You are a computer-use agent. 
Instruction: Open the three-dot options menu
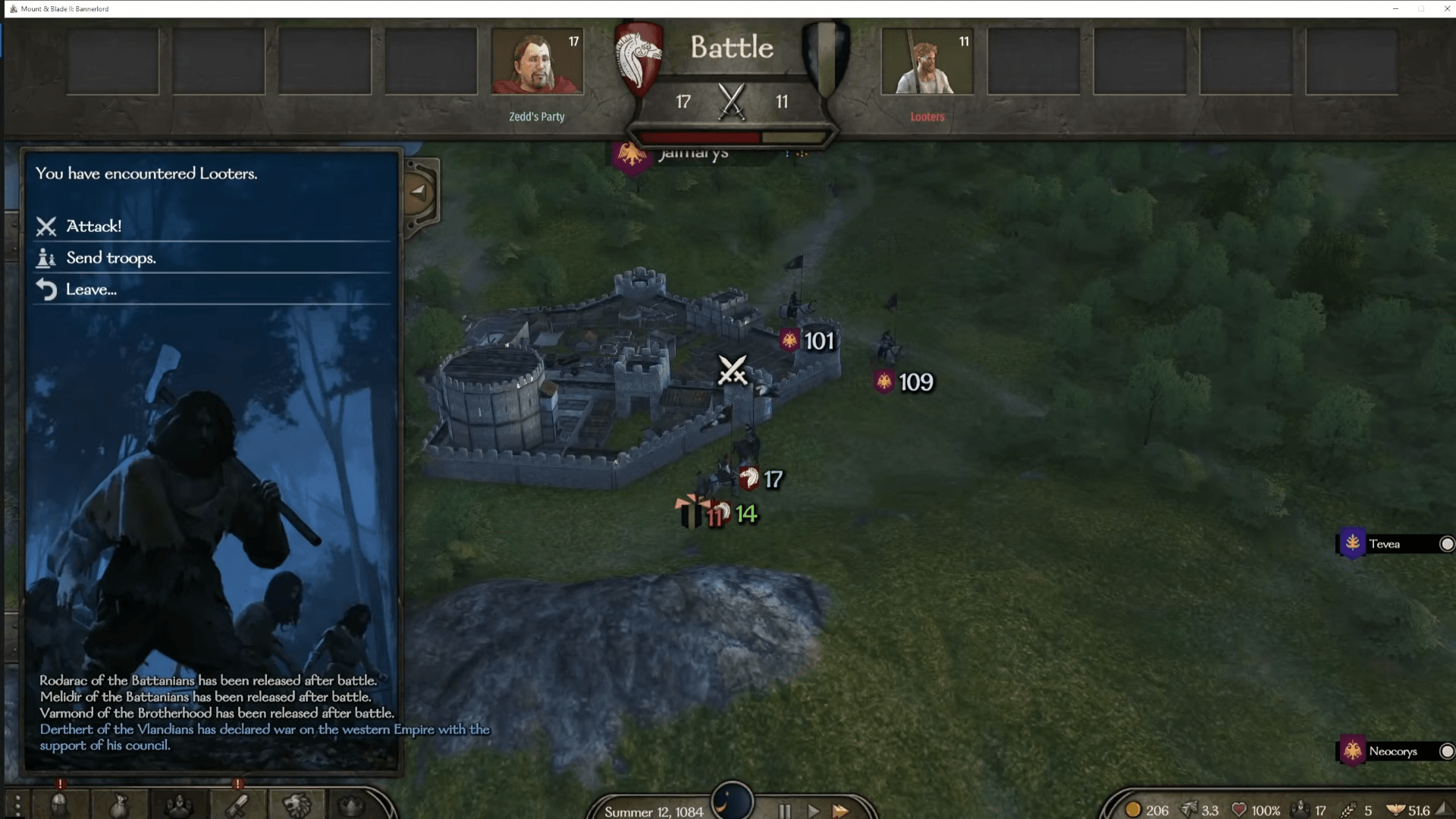click(x=17, y=805)
